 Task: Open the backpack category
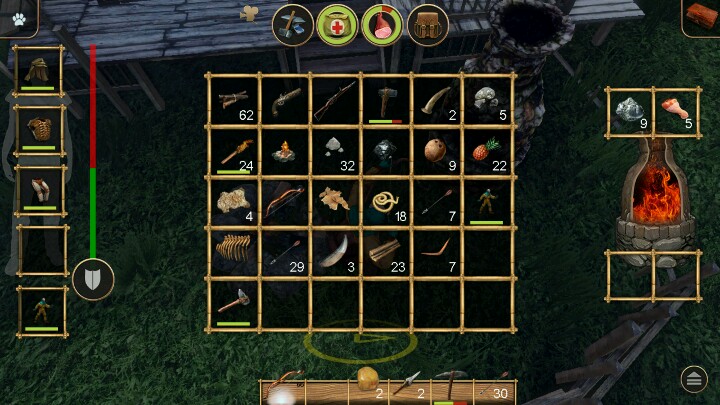[x=428, y=24]
